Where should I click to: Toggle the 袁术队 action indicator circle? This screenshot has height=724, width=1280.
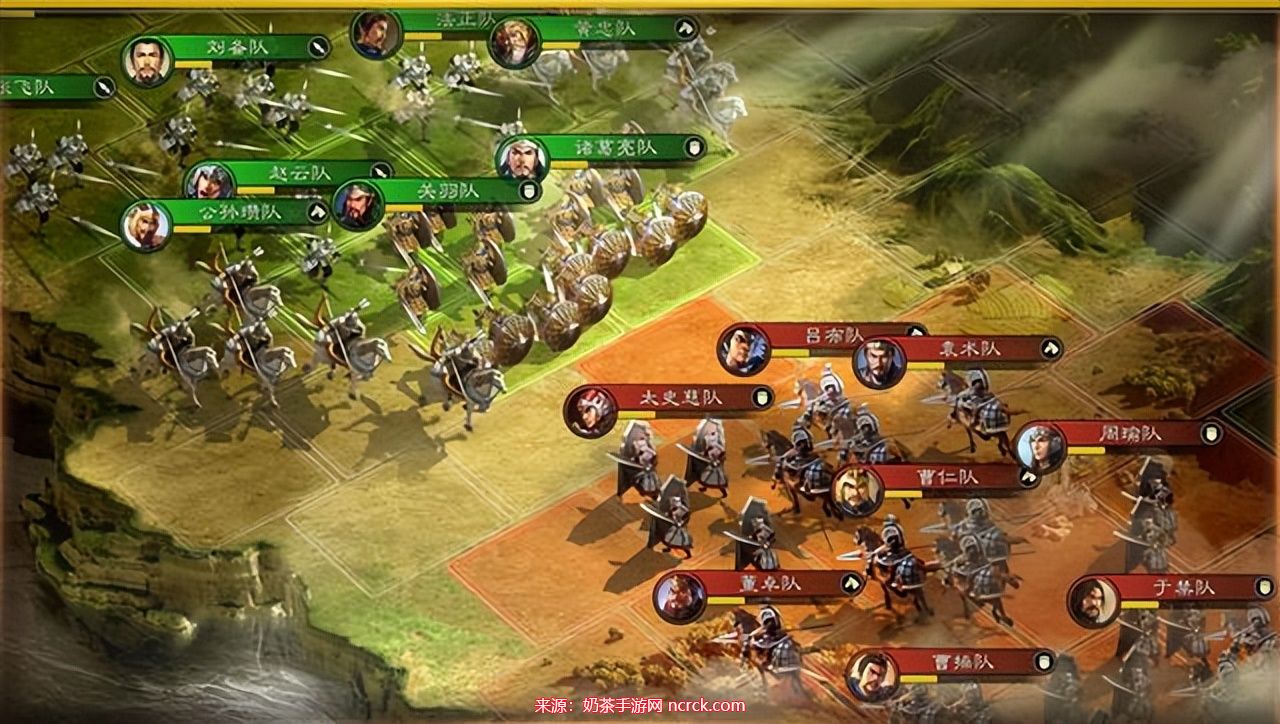(1048, 347)
